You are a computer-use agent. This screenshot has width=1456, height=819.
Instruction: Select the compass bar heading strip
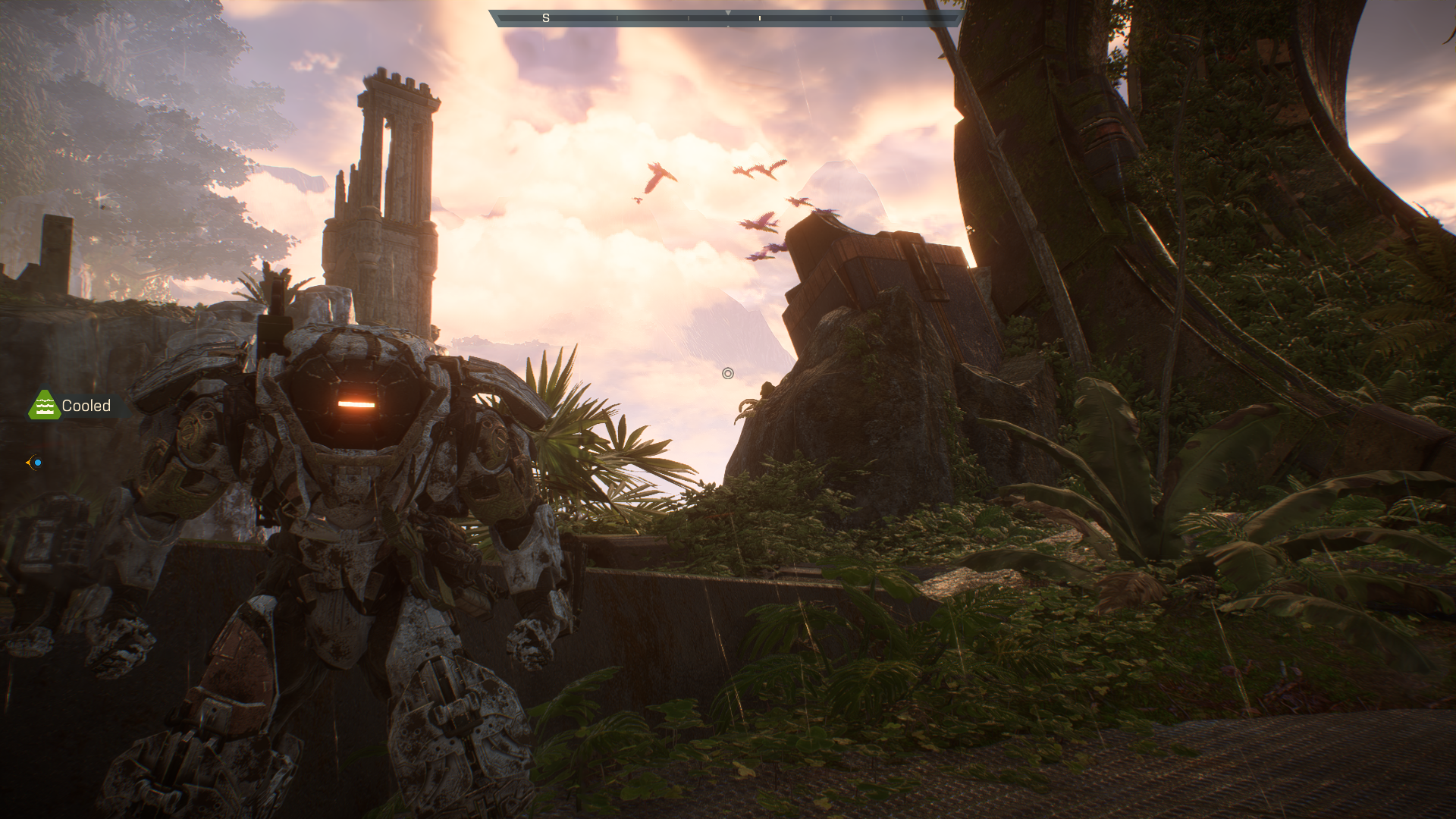coord(726,18)
